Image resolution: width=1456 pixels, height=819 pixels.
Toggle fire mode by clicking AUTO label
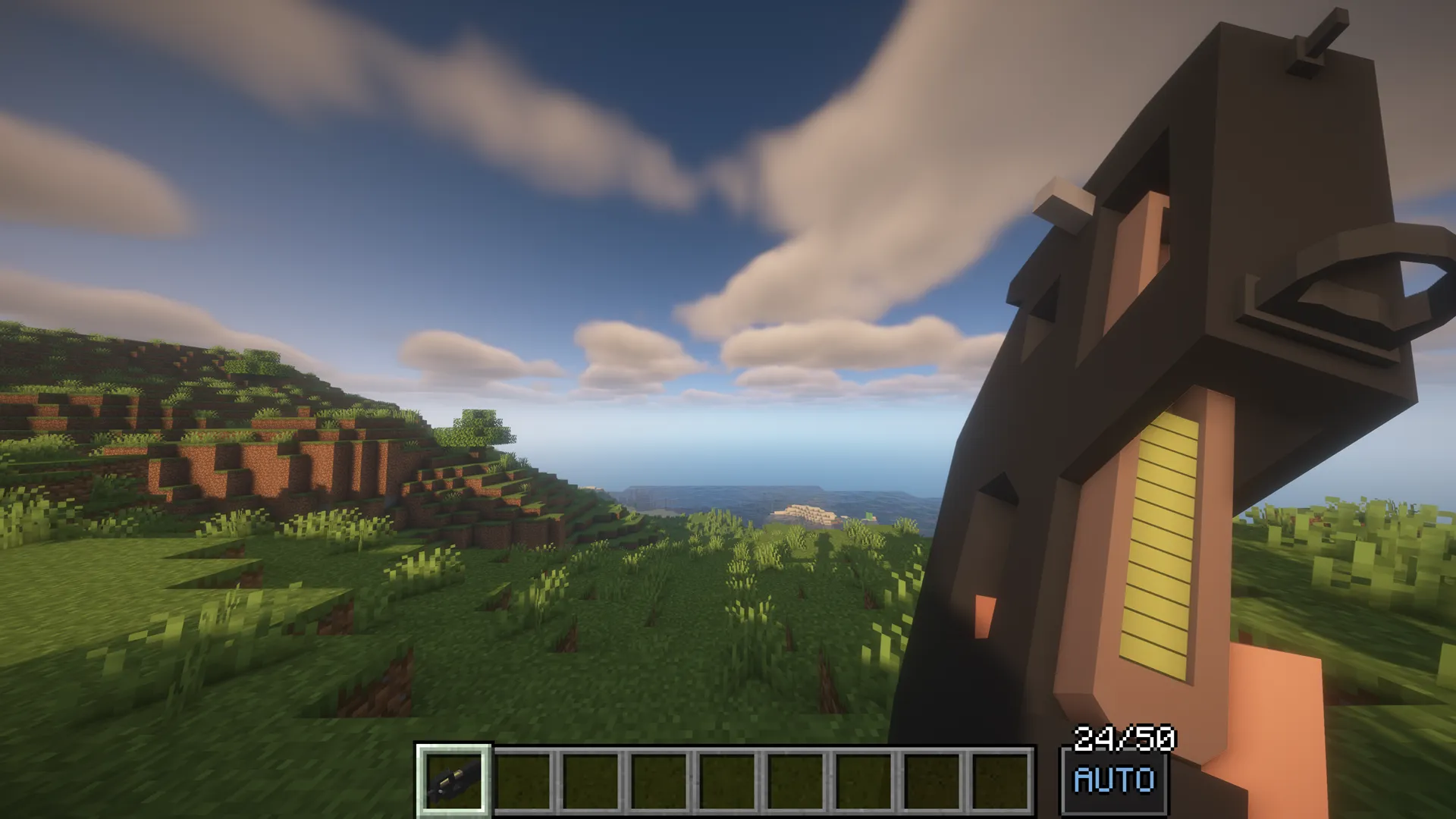(1113, 781)
